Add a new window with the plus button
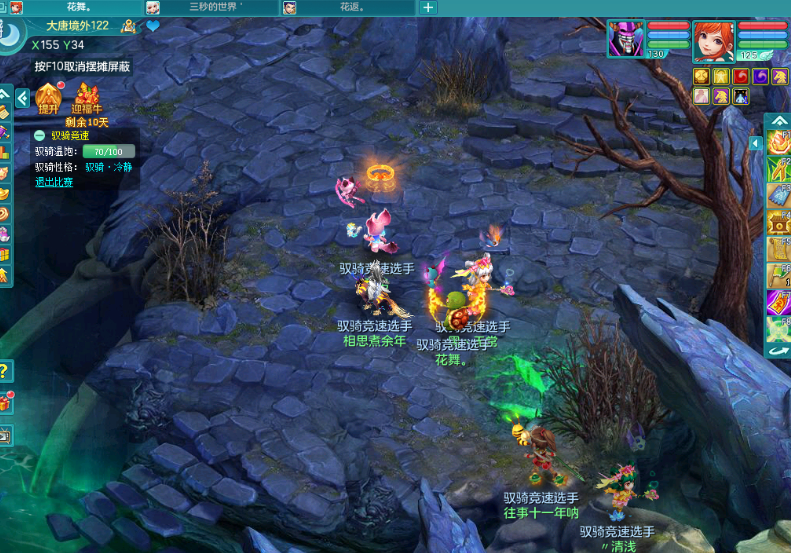 coord(428,7)
